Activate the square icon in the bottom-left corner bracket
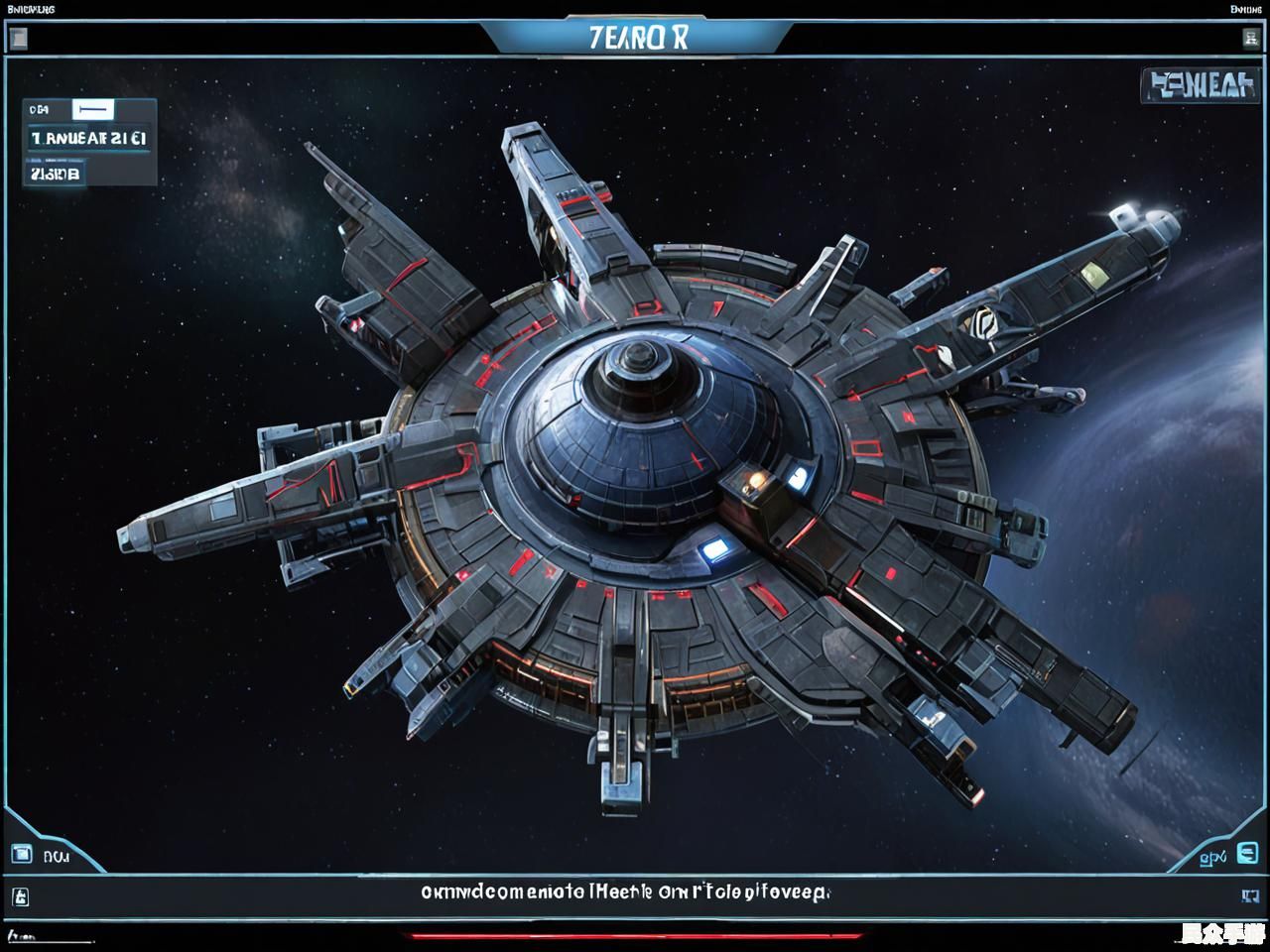1270x952 pixels. [21, 854]
